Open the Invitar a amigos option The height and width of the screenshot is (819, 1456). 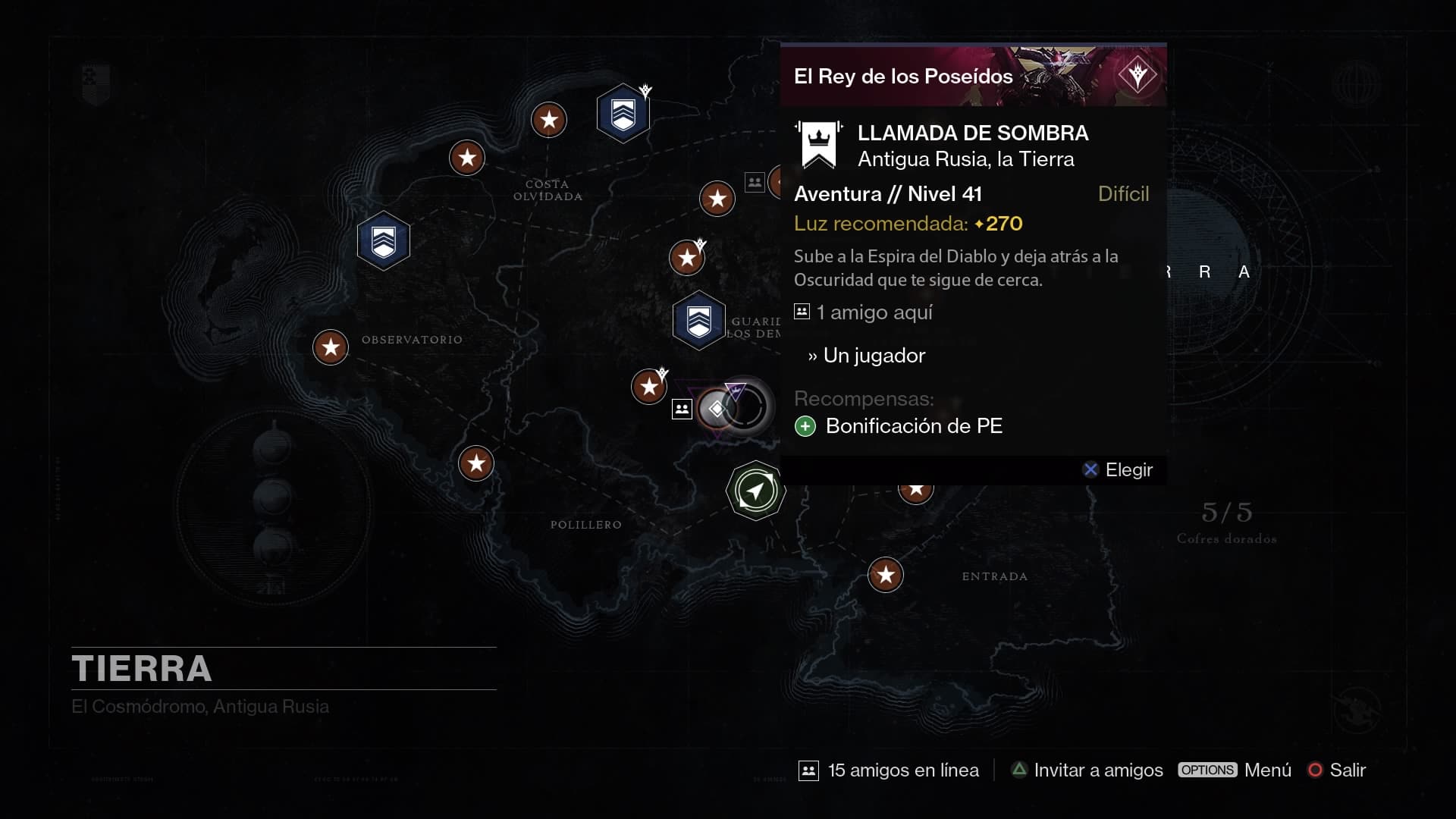click(x=1087, y=770)
